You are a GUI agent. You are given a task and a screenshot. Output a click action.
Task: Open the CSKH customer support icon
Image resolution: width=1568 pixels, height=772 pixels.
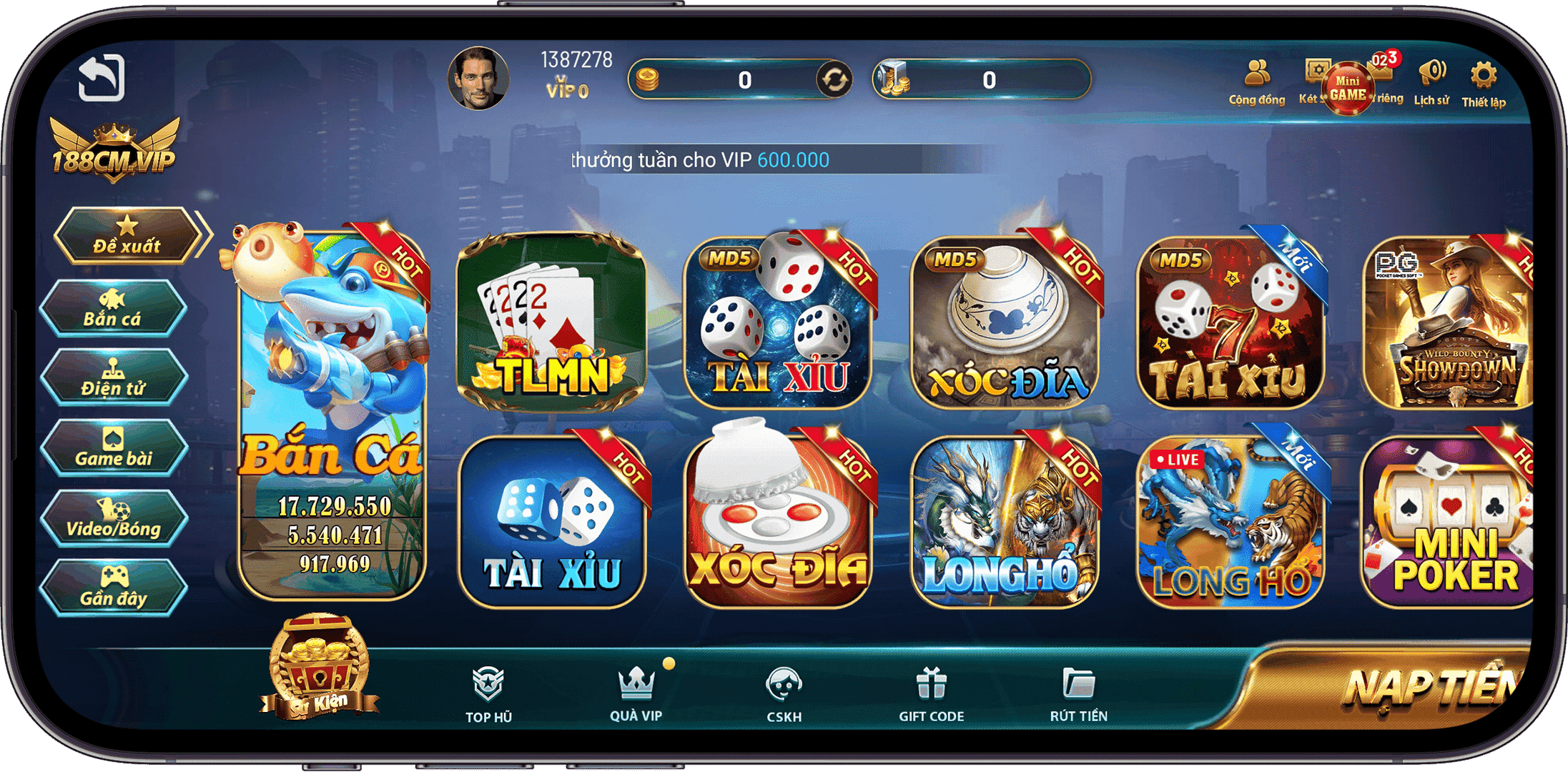(785, 686)
